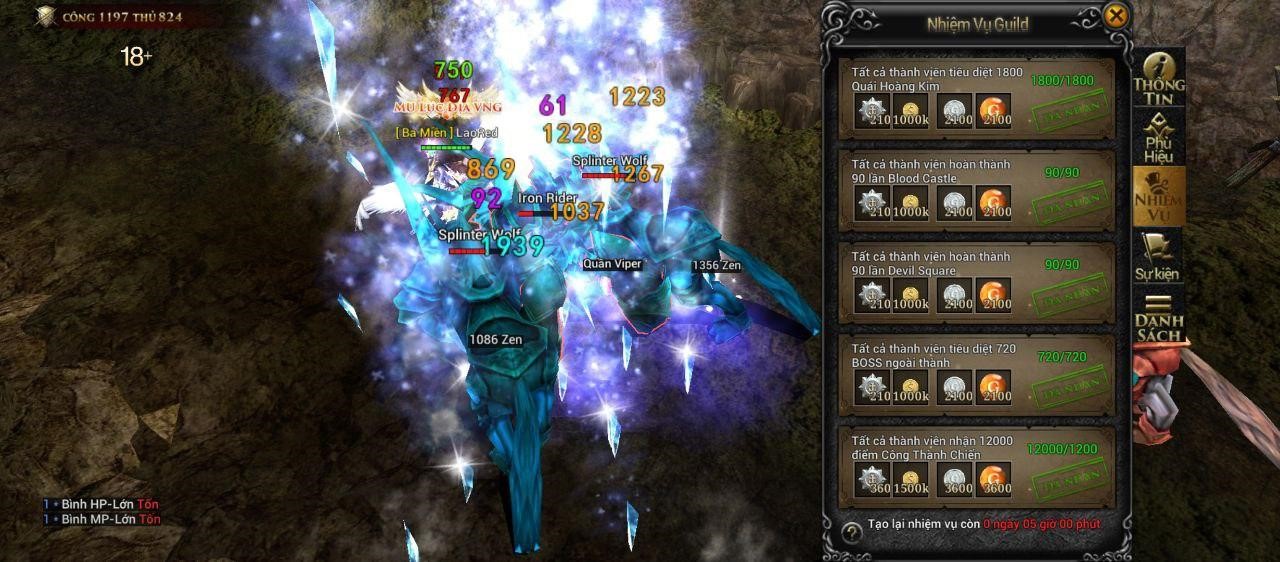The height and width of the screenshot is (562, 1280).
Task: Open the Phù Hiệu tab
Action: point(1158,137)
